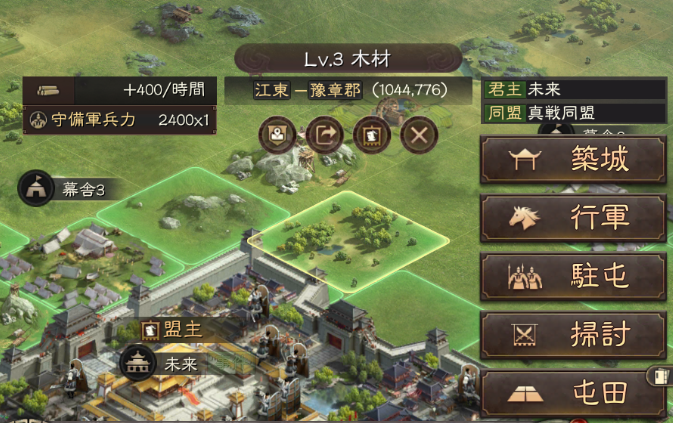Image resolution: width=673 pixels, height=423 pixels.
Task: Select the 行軍 march command
Action: 573,218
